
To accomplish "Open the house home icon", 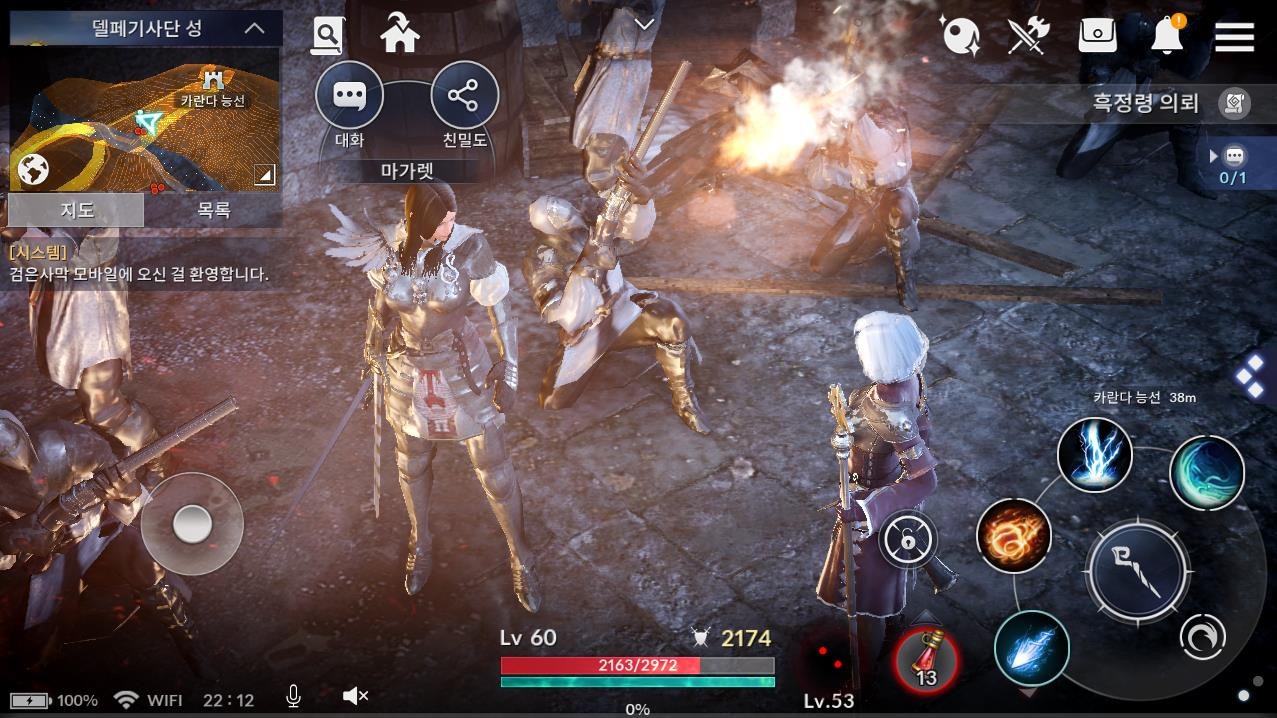I will (400, 36).
